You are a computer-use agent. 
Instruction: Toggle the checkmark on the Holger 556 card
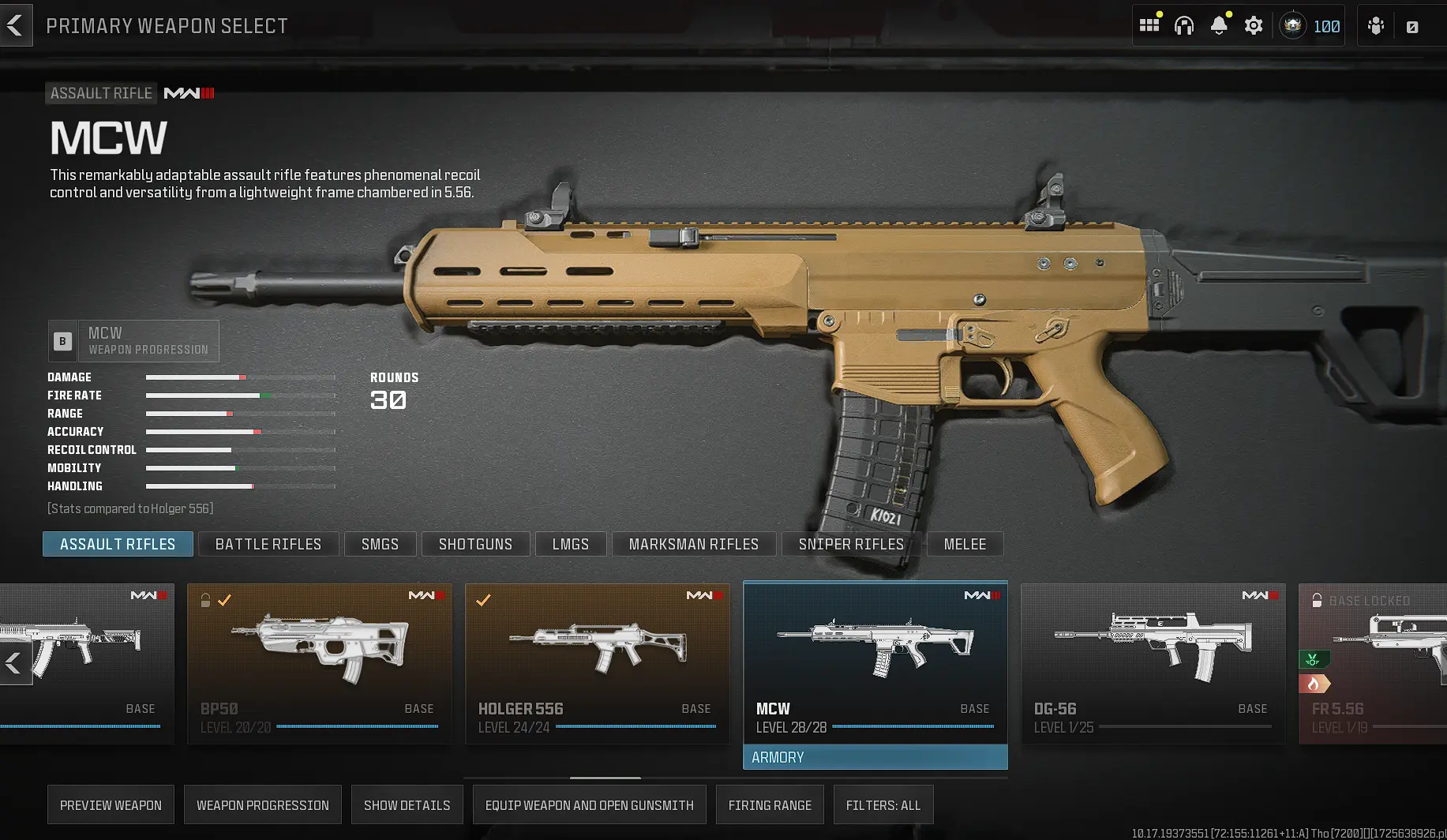[485, 601]
